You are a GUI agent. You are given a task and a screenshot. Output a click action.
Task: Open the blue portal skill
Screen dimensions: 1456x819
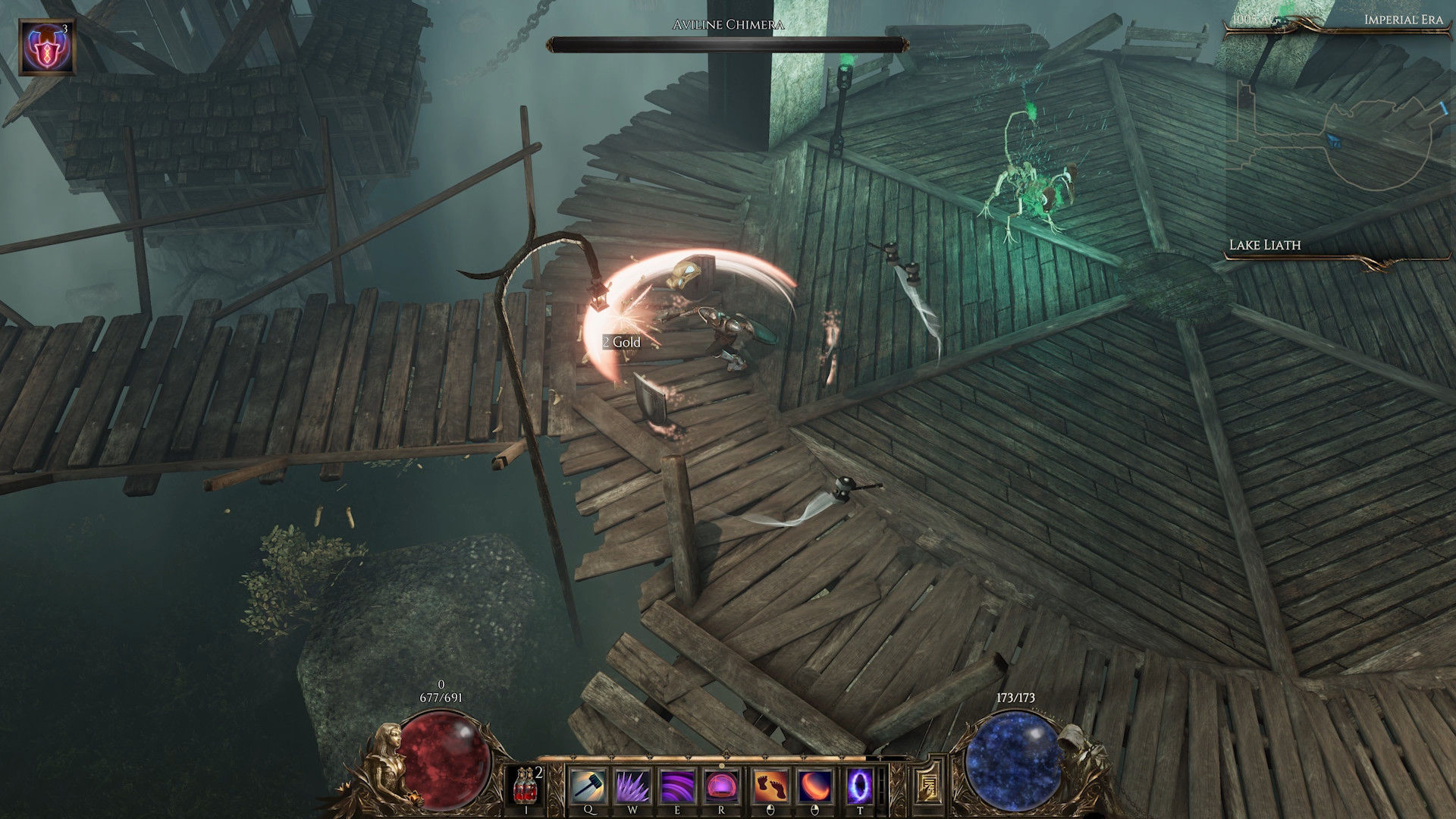pos(860,786)
